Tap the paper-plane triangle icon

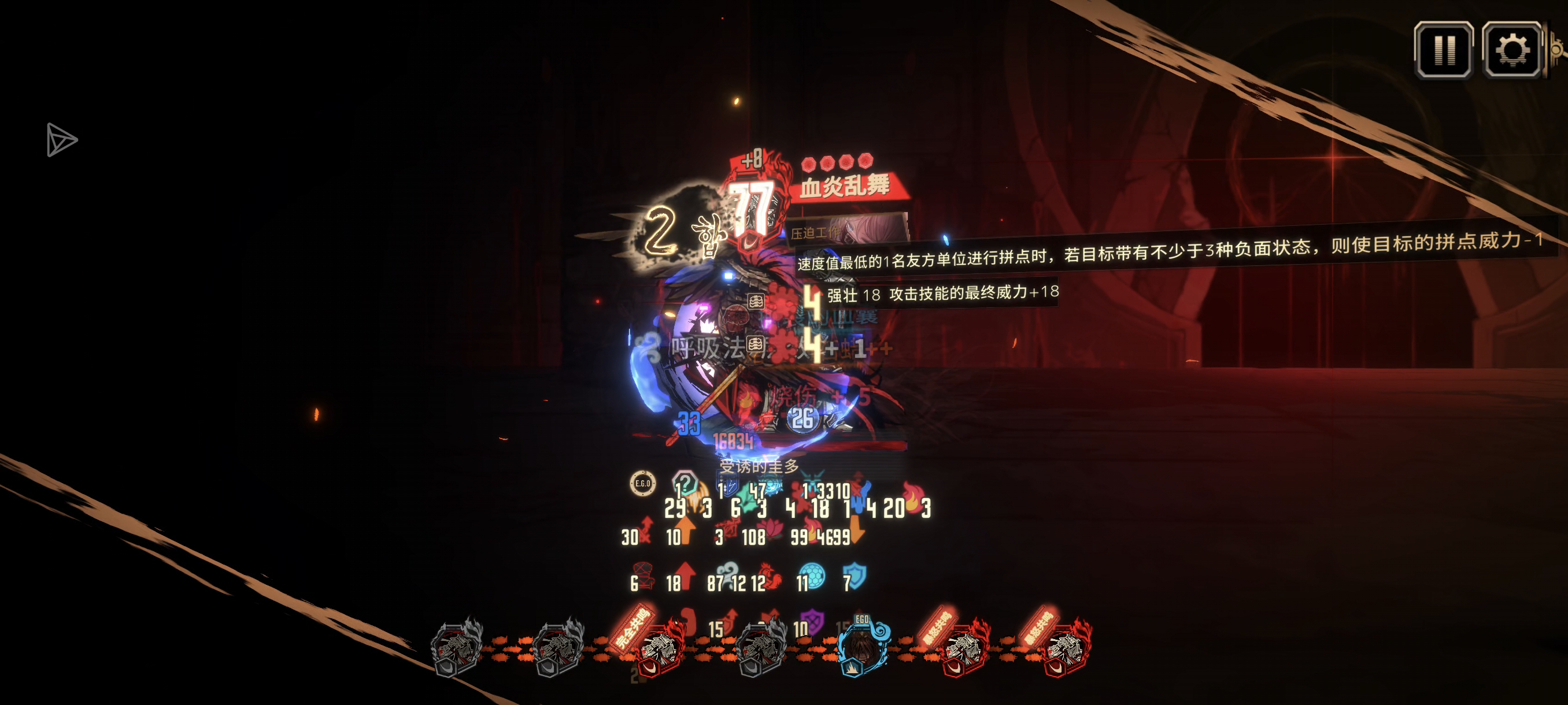[61, 140]
